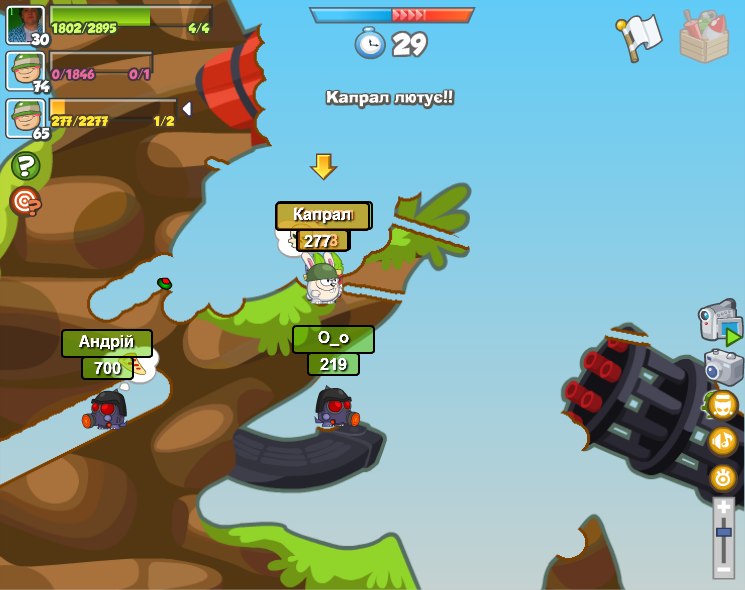Toggle the orange face icon button
The image size is (745, 590).
click(723, 405)
